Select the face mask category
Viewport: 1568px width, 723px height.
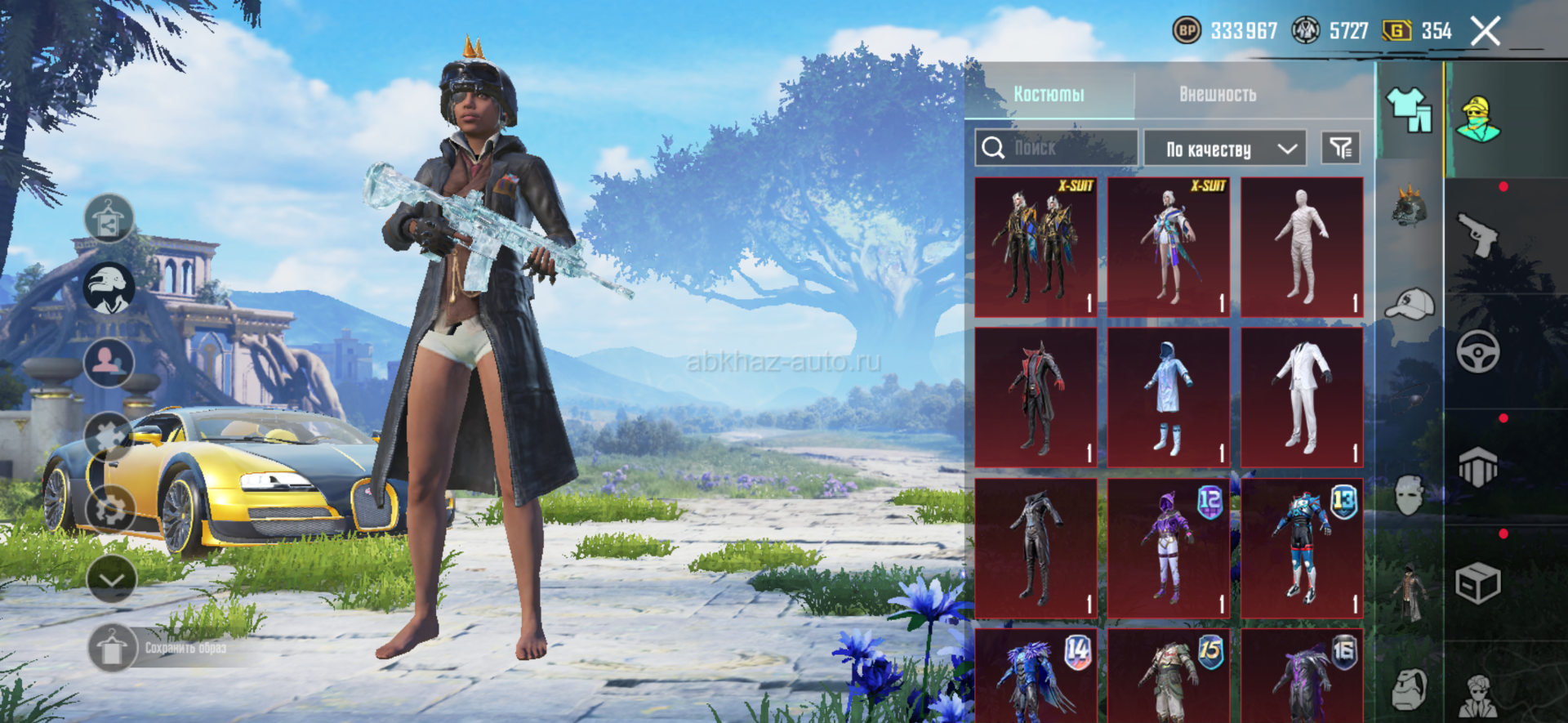coord(1410,494)
